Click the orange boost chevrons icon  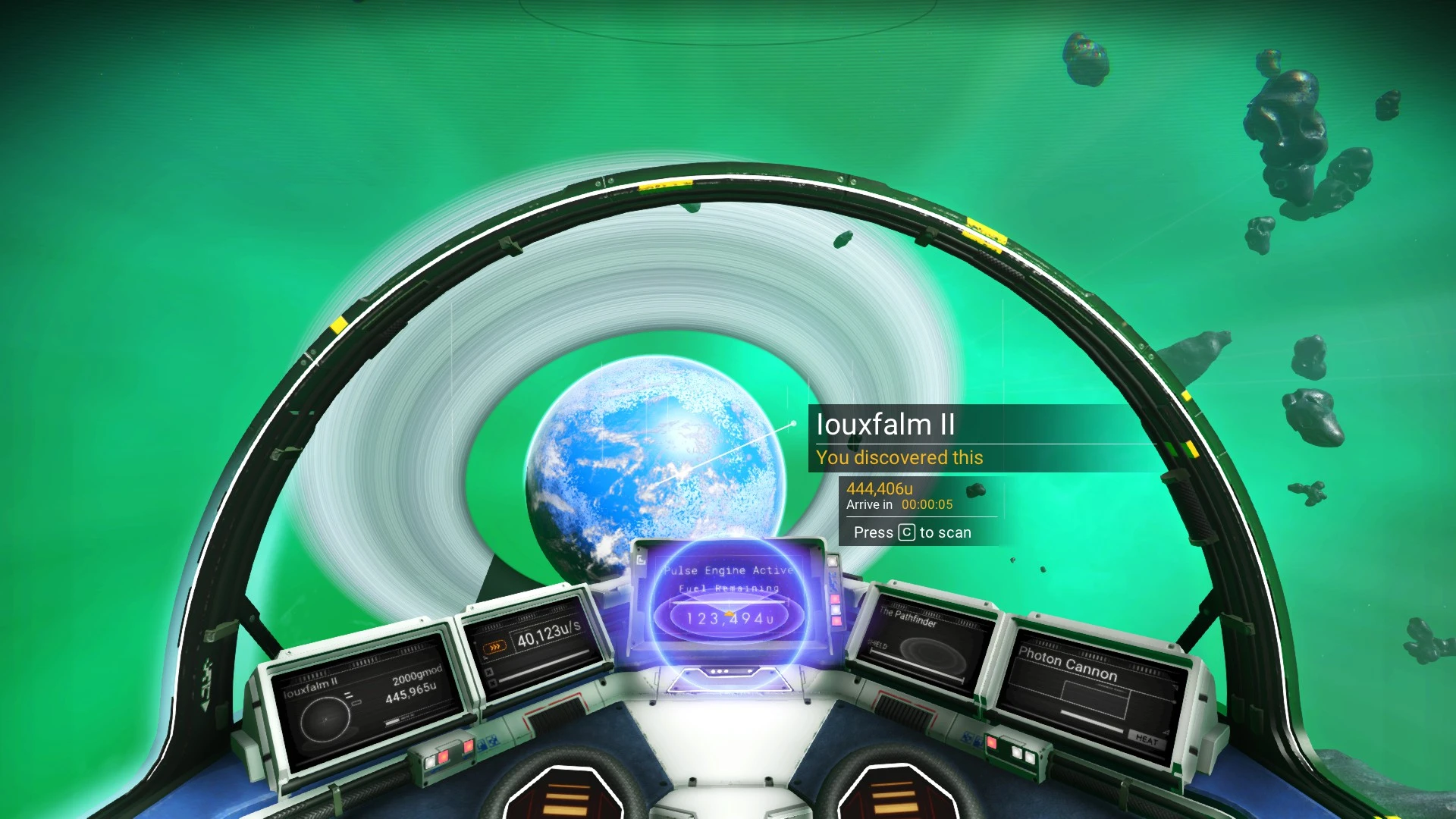[x=493, y=646]
